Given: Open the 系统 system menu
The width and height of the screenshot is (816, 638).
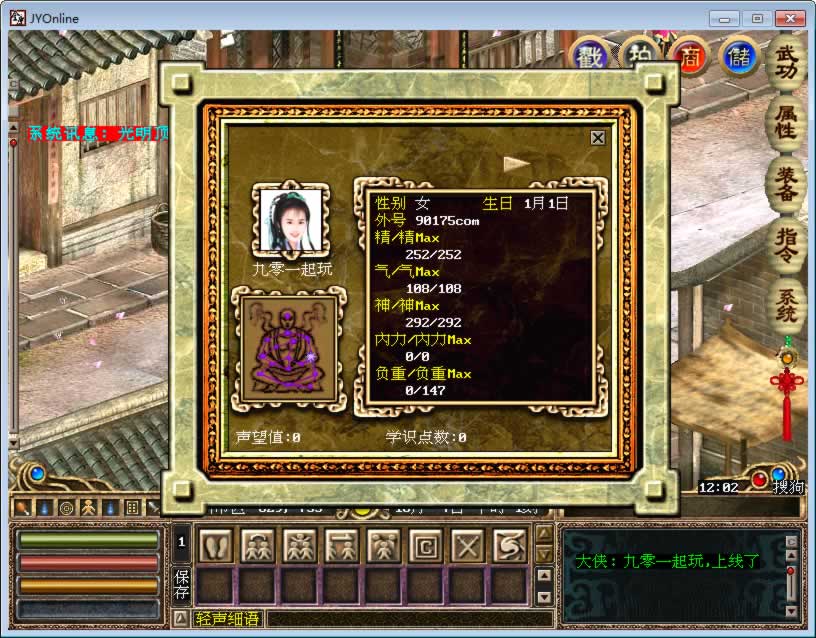Looking at the screenshot, I should pos(786,305).
